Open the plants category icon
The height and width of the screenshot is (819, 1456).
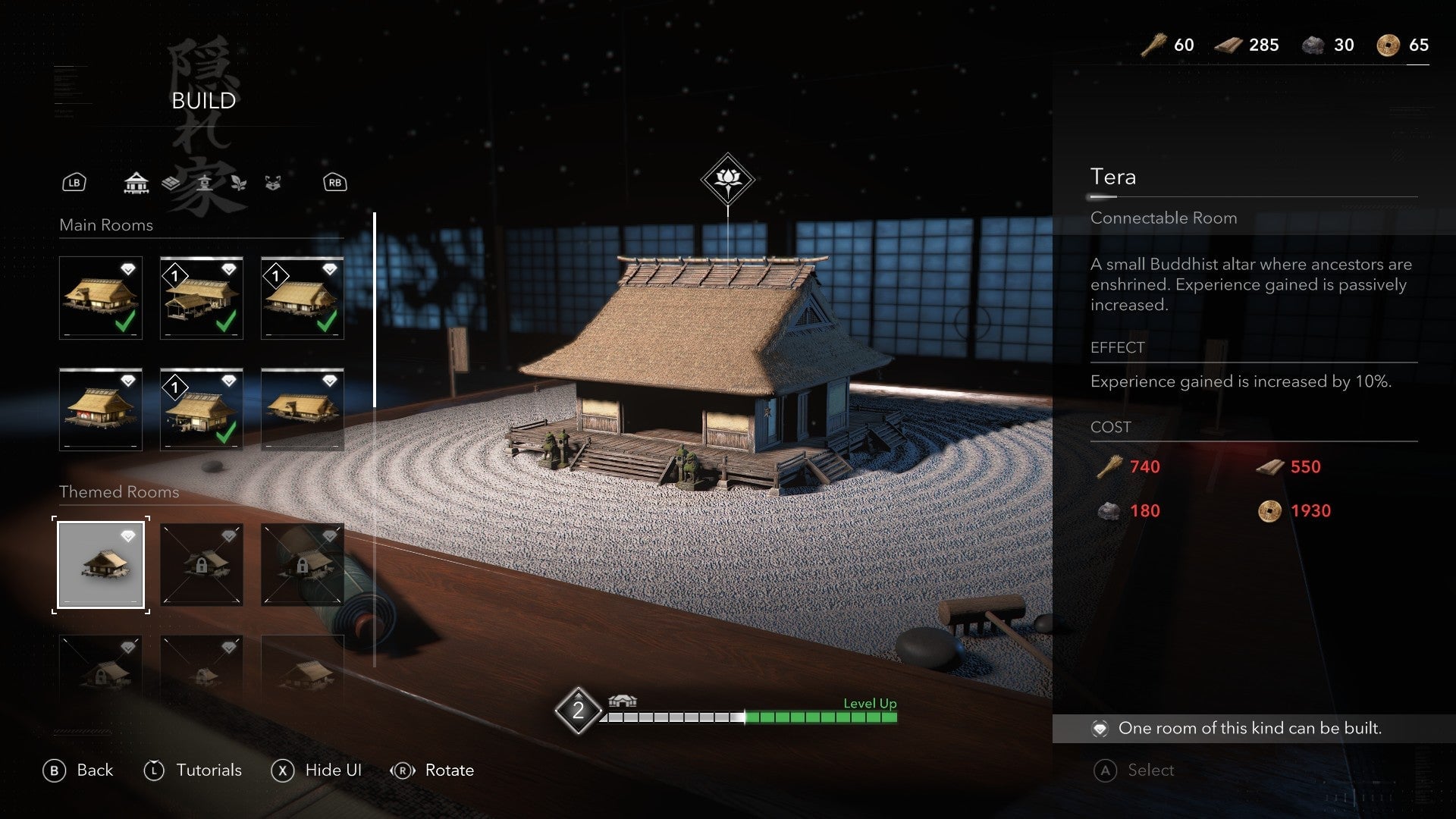pyautogui.click(x=239, y=183)
